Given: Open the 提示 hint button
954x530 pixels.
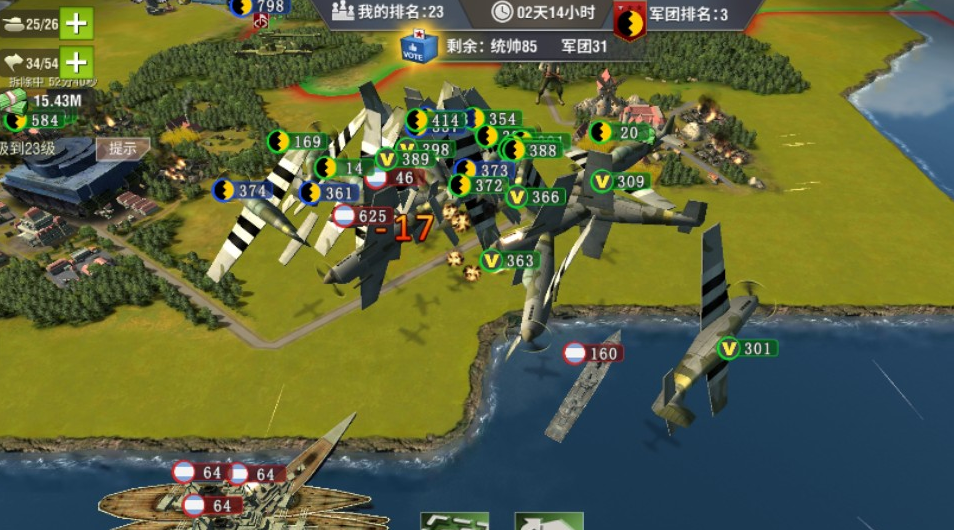Looking at the screenshot, I should 123,148.
